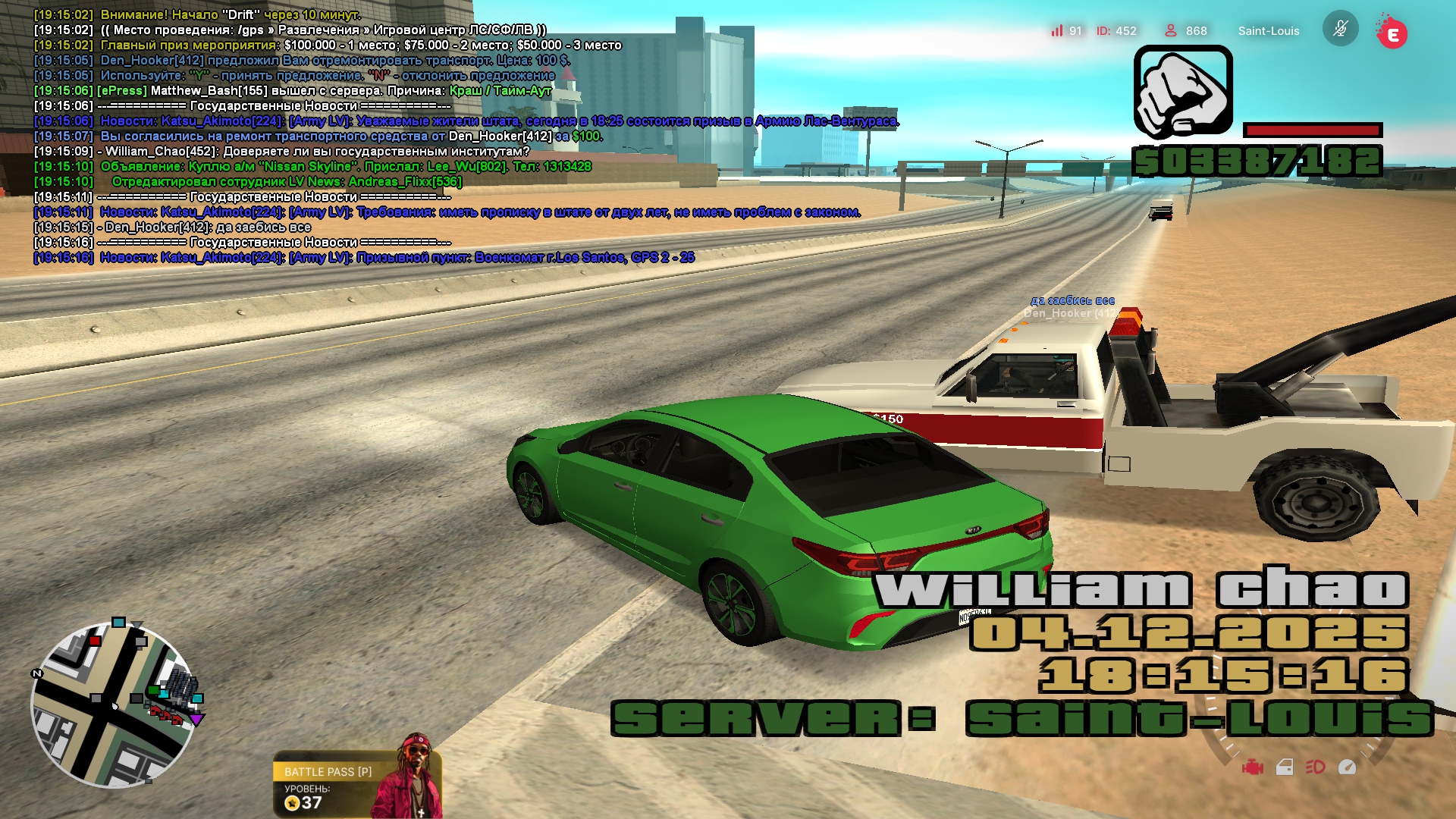Toggle the red engine indicator icon

pos(1252,767)
